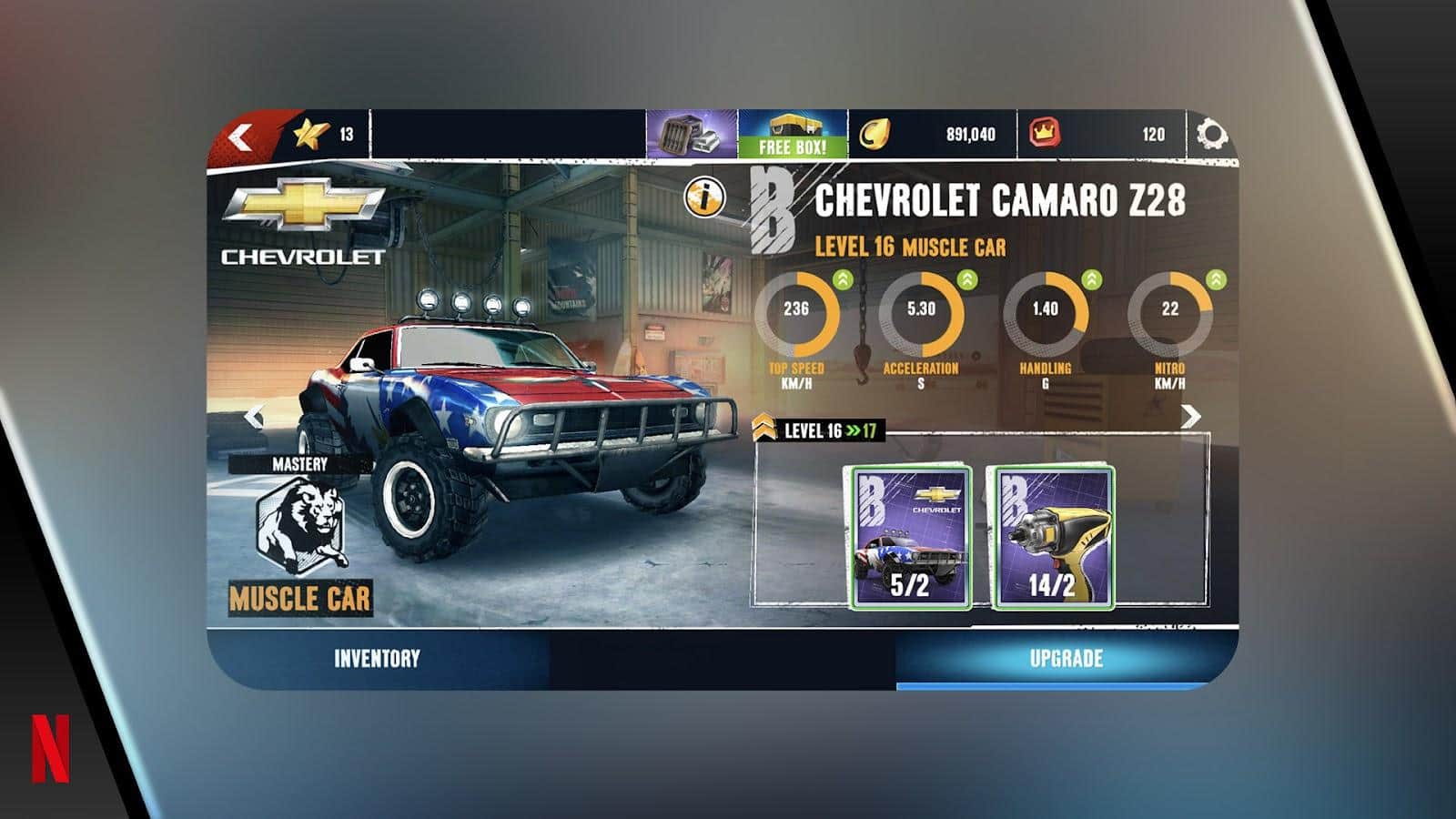Open the settings gear icon
The image size is (1456, 819).
pyautogui.click(x=1211, y=135)
